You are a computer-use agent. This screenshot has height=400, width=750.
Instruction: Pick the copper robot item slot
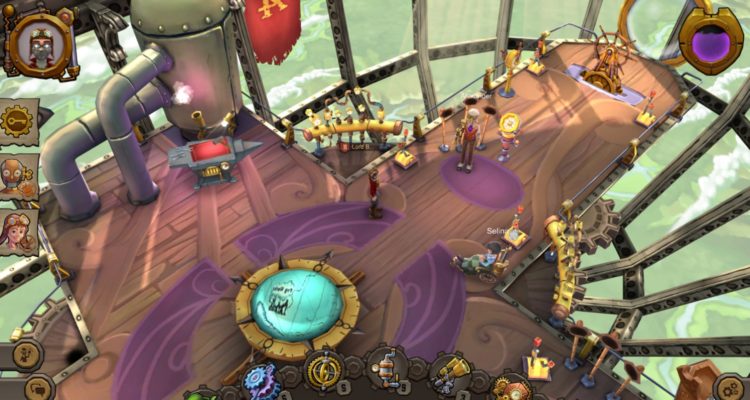[x=386, y=370]
